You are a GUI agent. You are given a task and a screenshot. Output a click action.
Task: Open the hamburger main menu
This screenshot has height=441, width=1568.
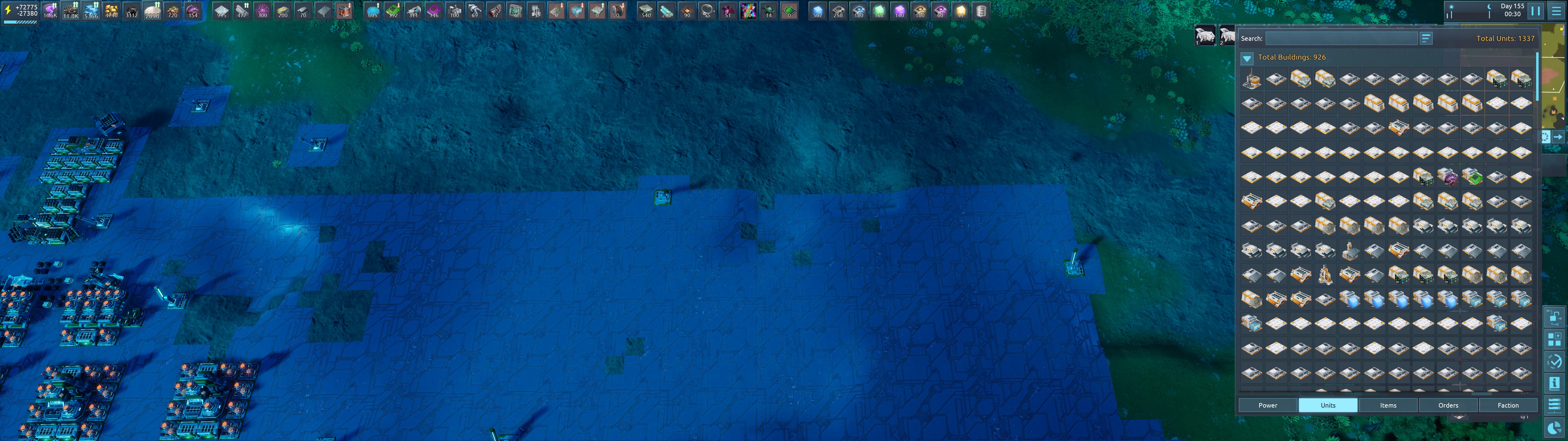pos(1556,11)
